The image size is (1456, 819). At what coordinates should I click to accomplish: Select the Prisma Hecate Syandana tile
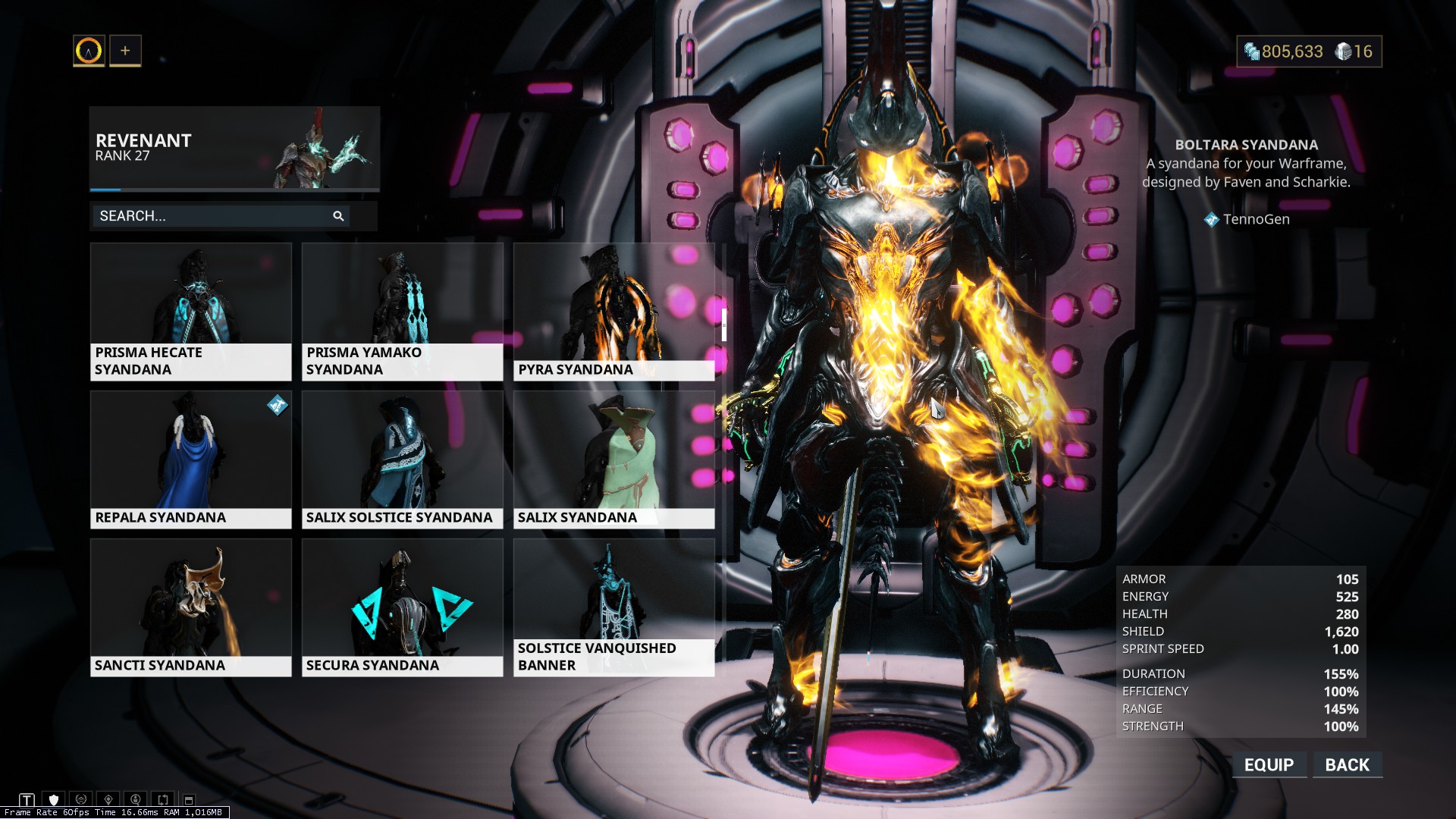(190, 311)
